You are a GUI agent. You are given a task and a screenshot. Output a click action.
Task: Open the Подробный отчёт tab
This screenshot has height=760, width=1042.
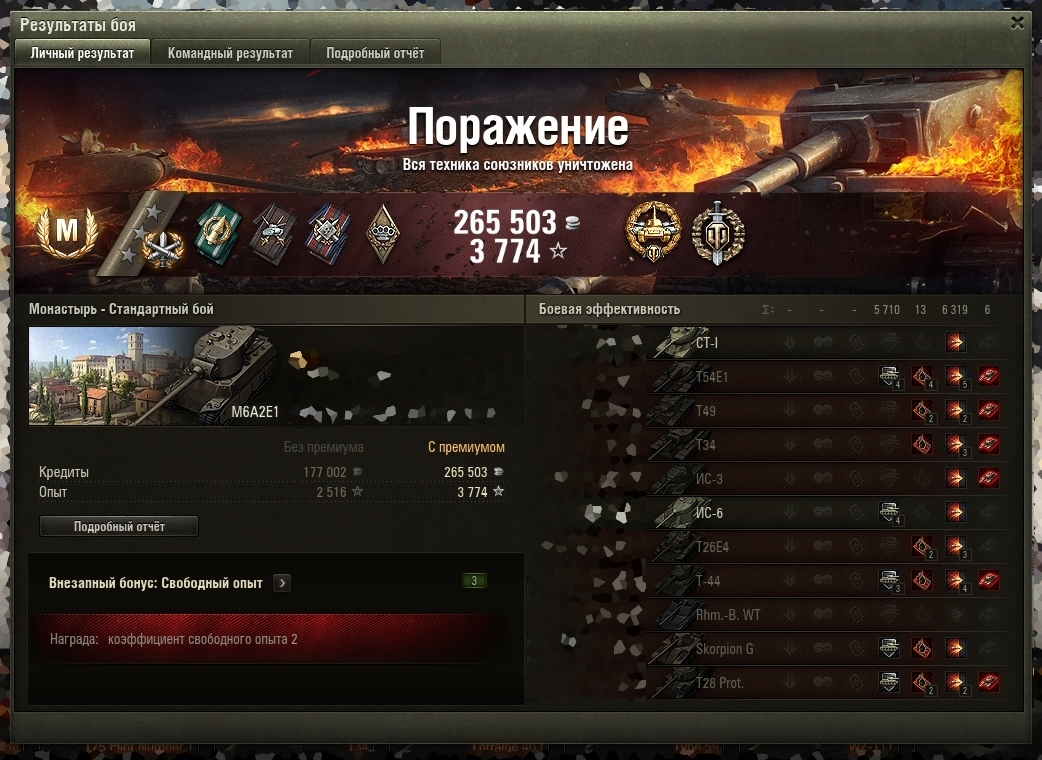[x=375, y=53]
